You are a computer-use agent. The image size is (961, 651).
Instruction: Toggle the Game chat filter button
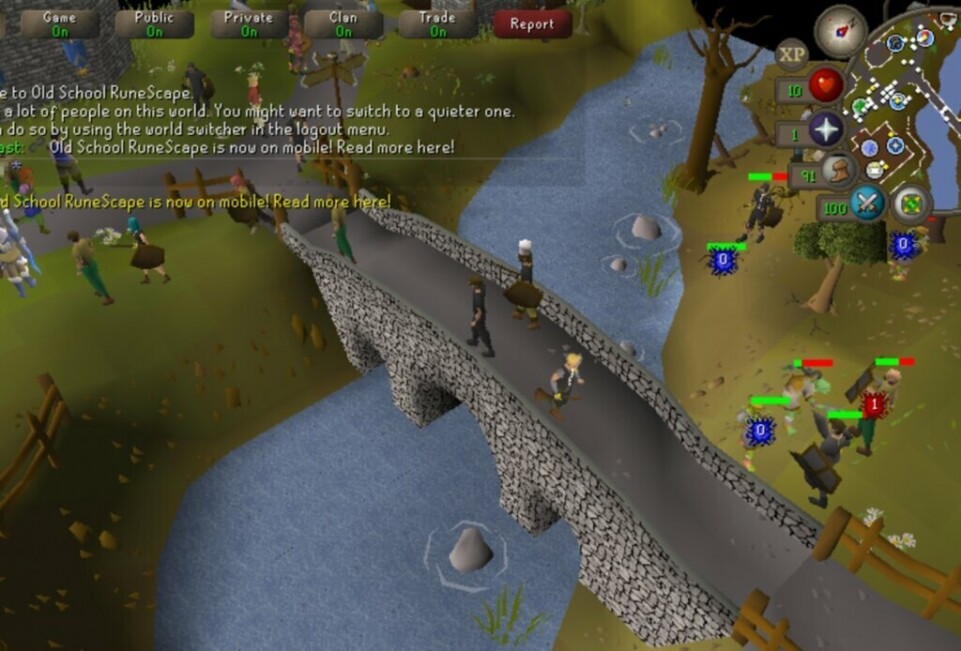click(59, 24)
